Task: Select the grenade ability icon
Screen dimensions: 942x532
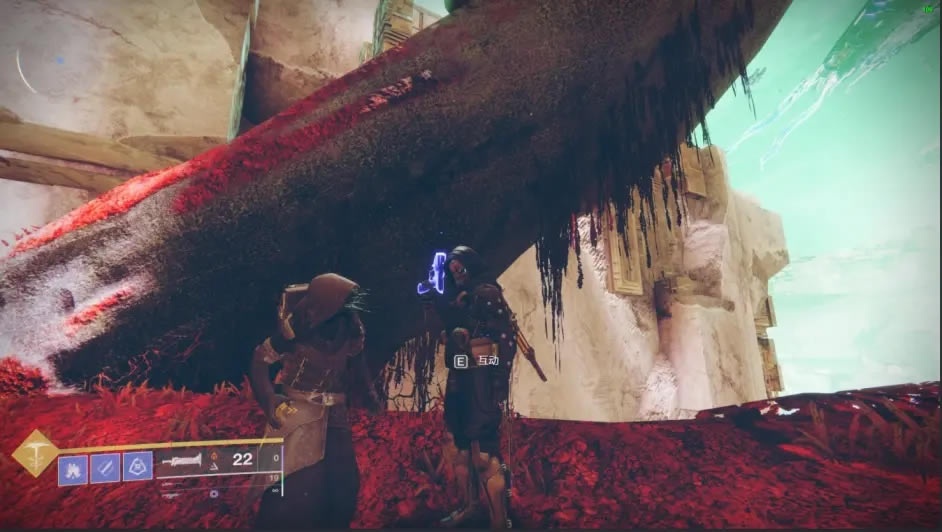Action: (72, 466)
